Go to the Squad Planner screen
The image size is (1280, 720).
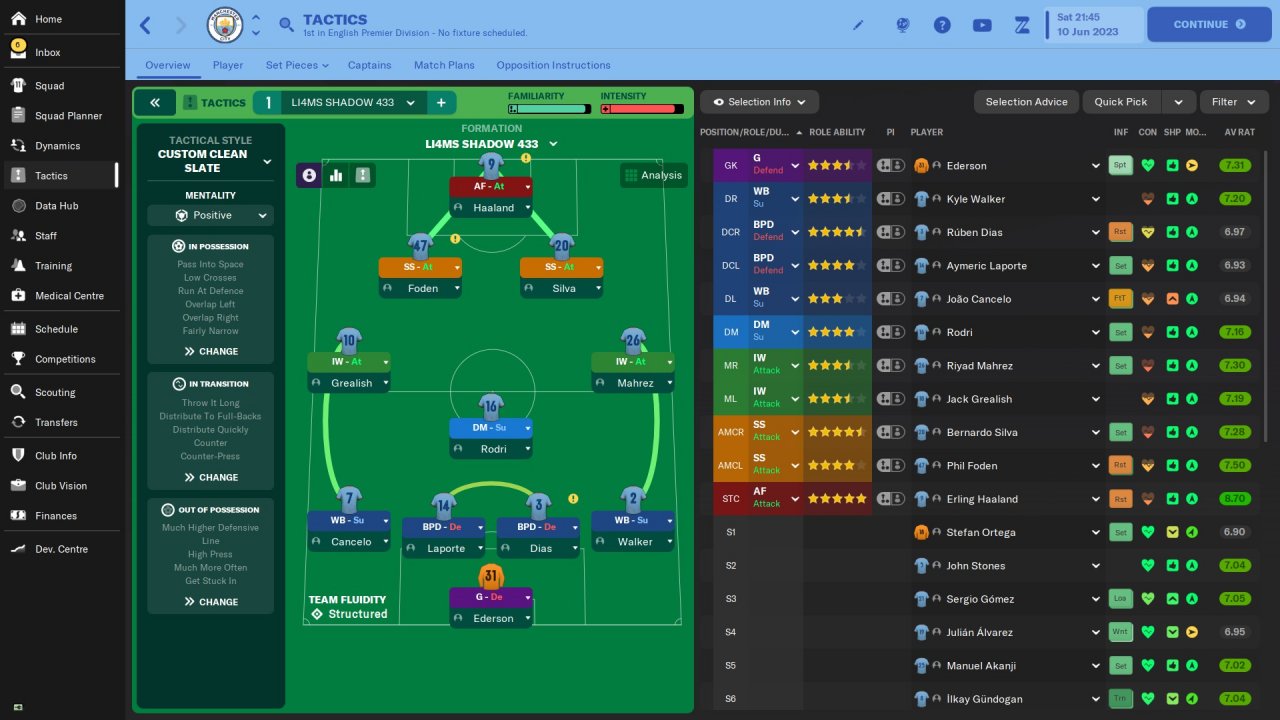[x=68, y=116]
